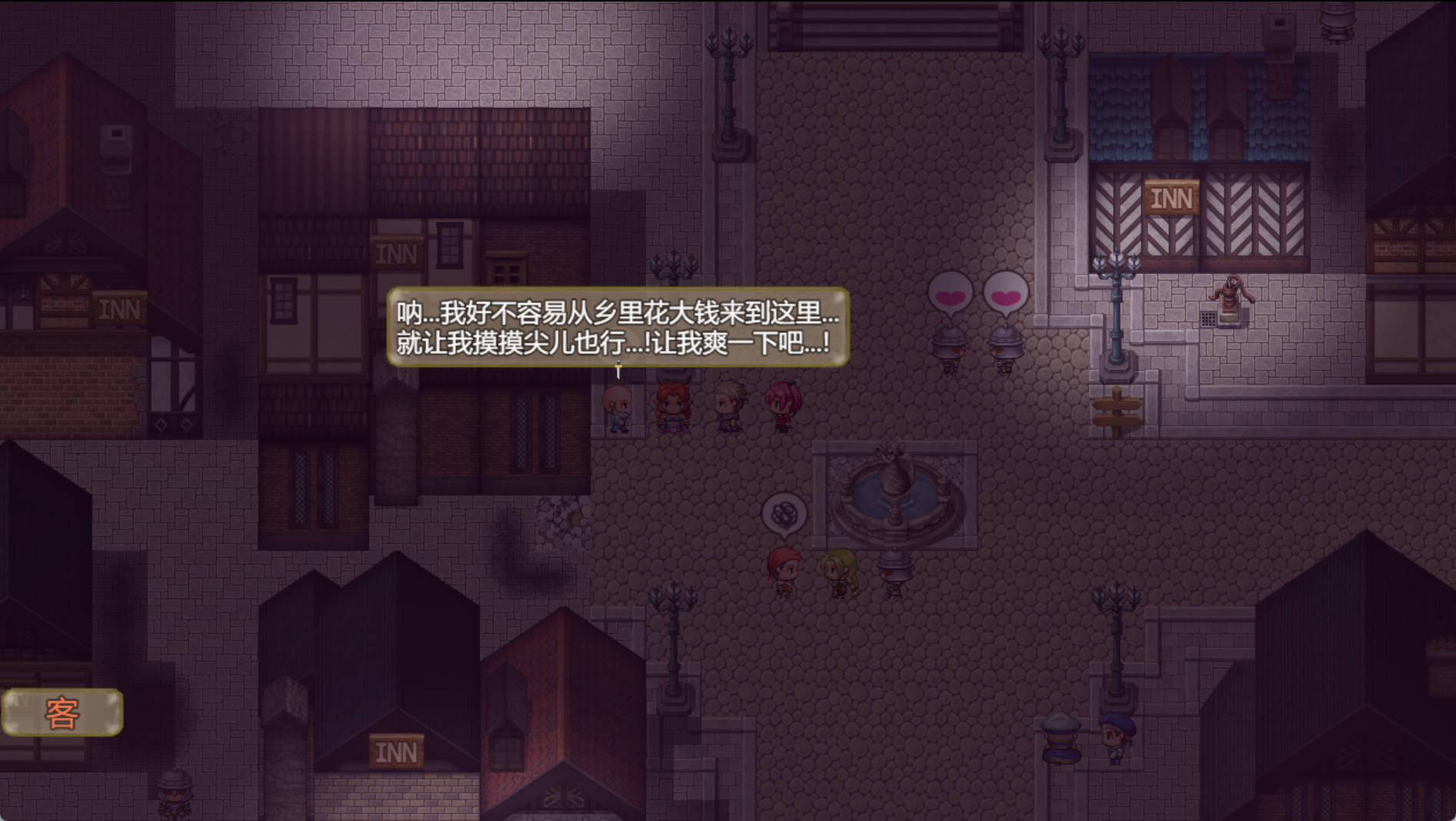The height and width of the screenshot is (821, 1456).
Task: Click the fountain in the center plaza
Action: [895, 485]
